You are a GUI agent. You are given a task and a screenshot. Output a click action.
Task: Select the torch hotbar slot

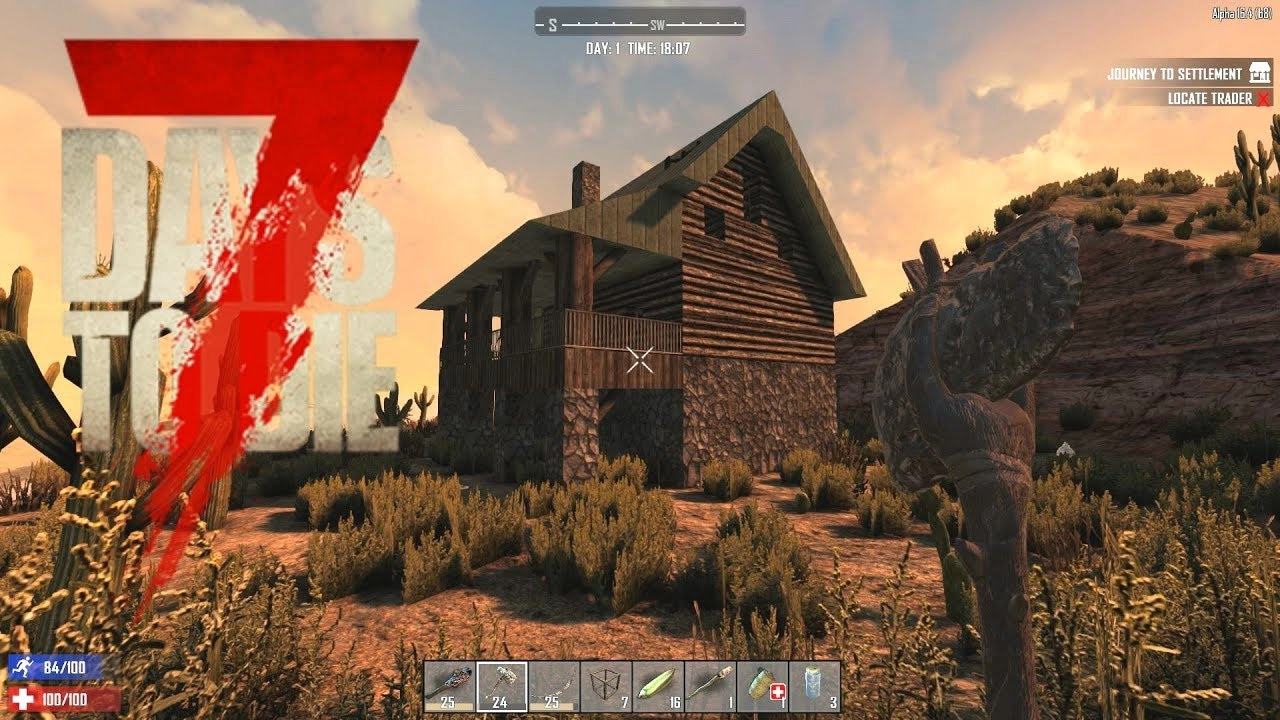tap(710, 686)
